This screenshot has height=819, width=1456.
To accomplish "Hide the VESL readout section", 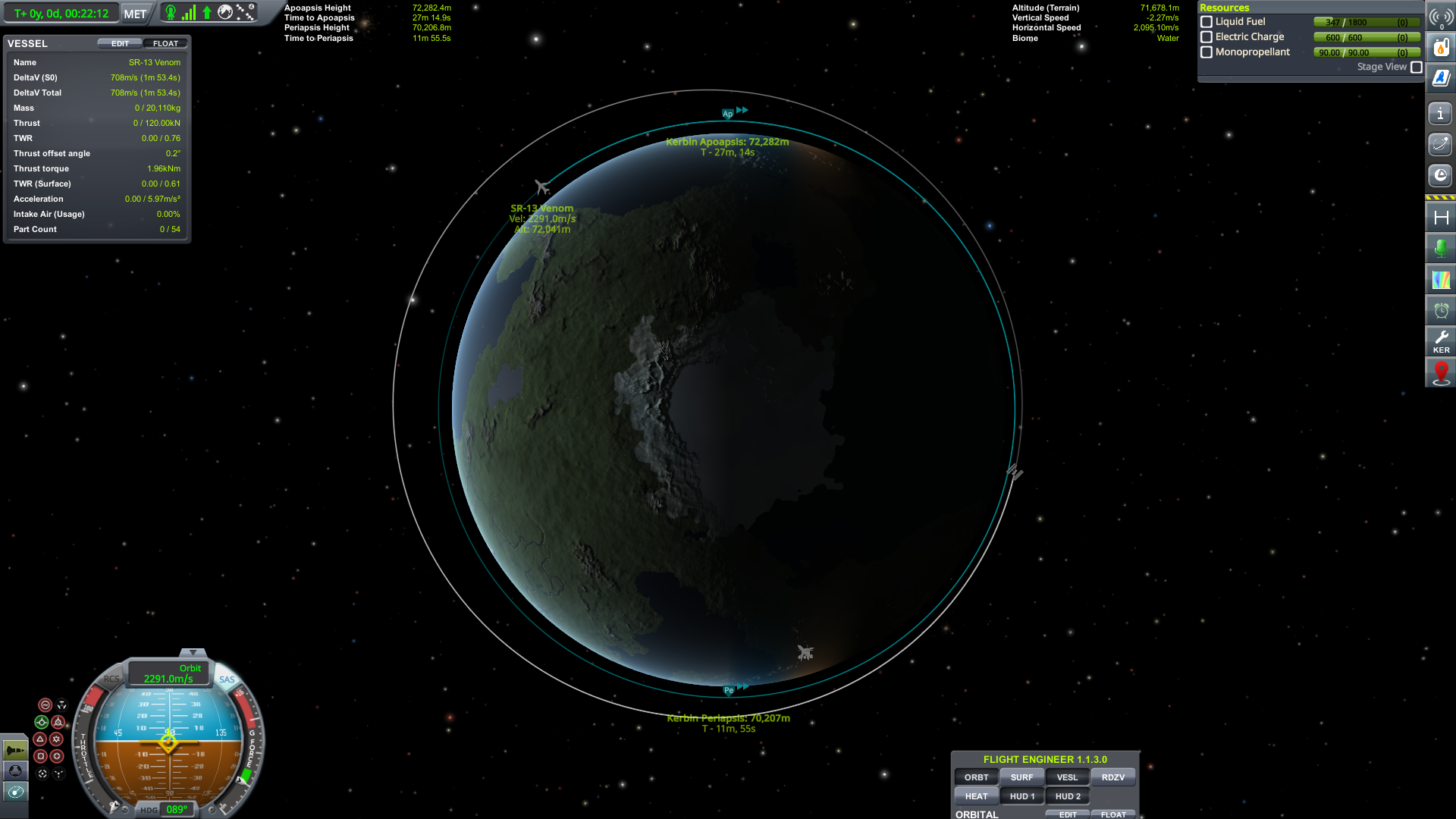I will pos(1067,777).
